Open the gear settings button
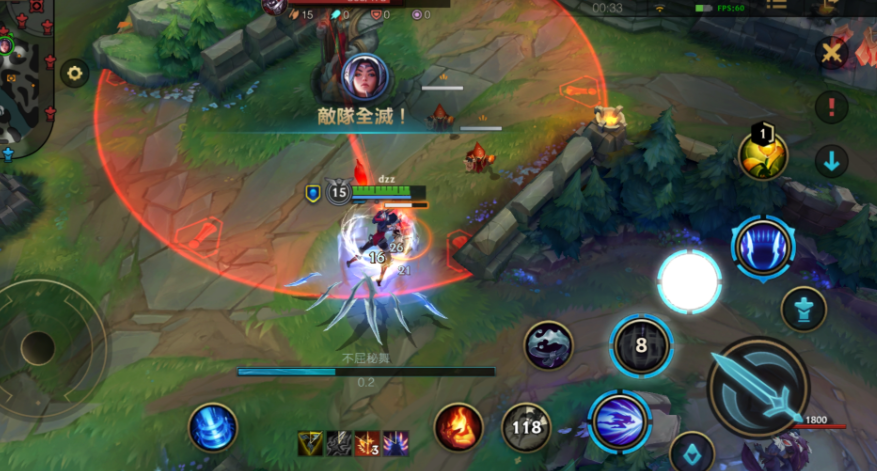 click(75, 73)
